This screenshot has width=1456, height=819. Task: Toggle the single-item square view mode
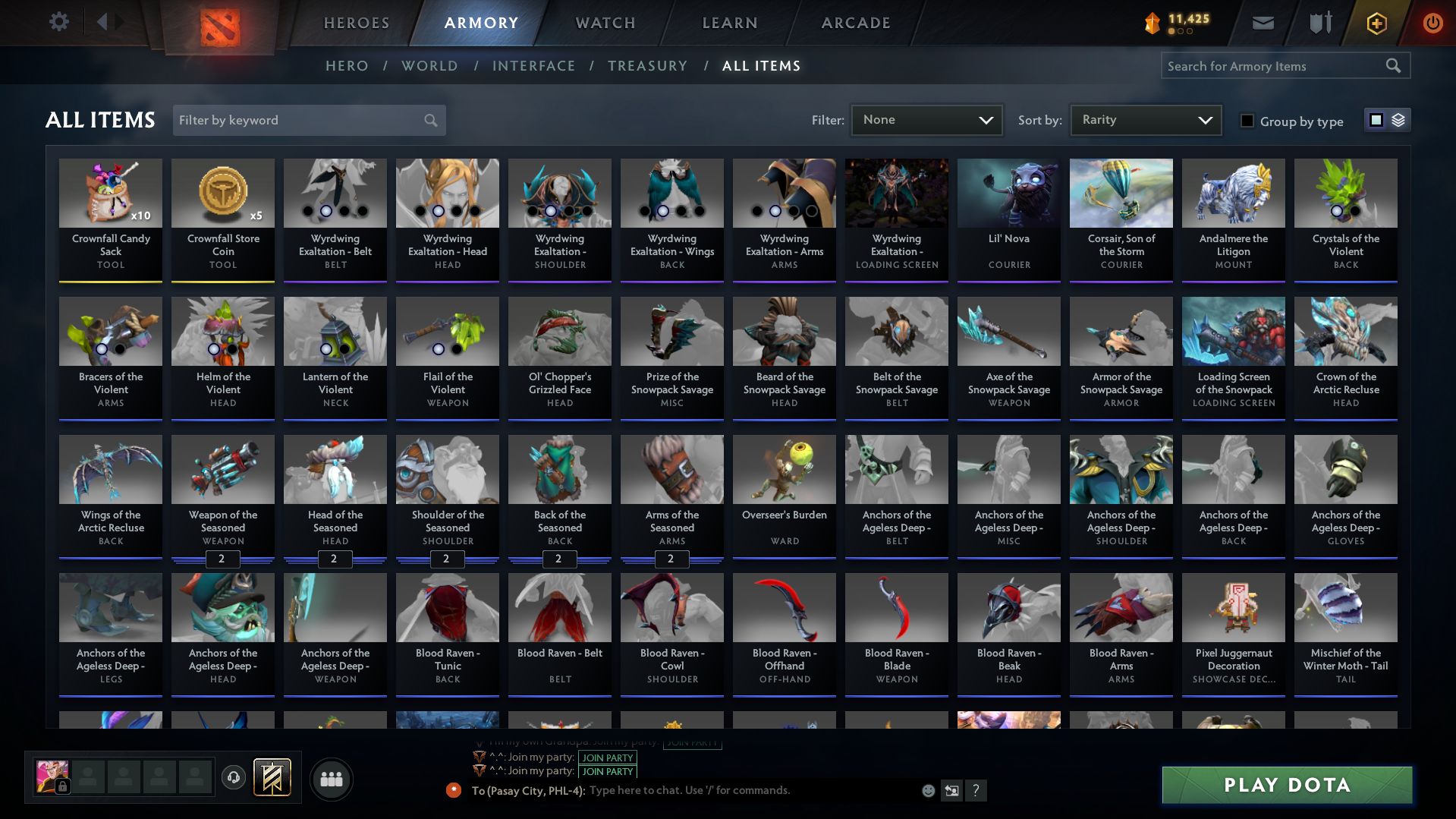click(1376, 120)
